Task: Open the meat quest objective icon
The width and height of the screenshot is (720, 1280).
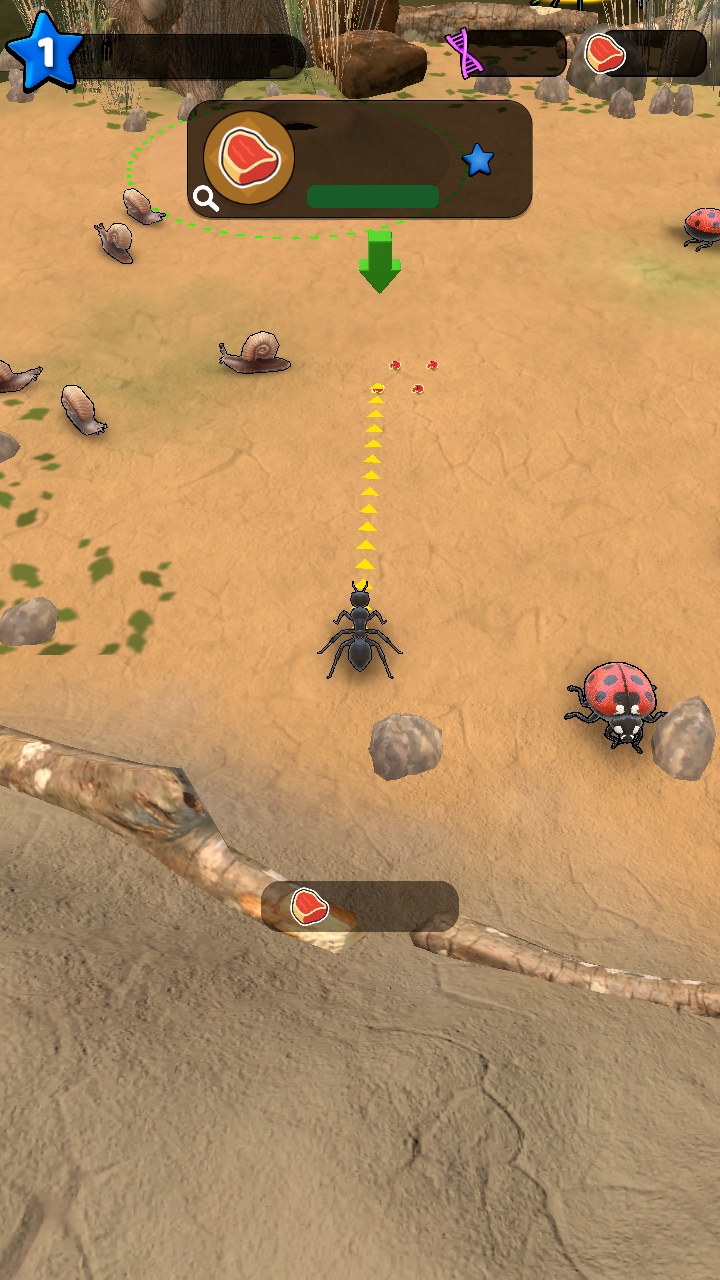Action: coord(248,157)
